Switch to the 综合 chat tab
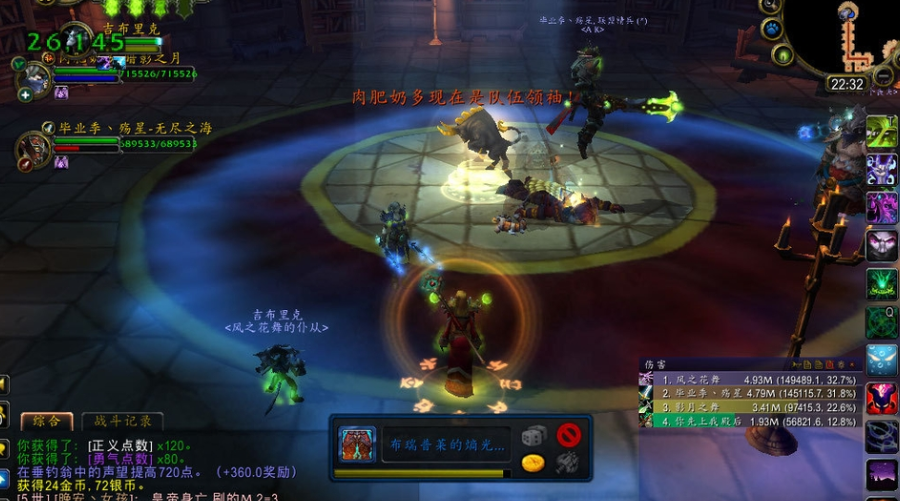Viewport: 900px width, 501px height. click(x=46, y=421)
